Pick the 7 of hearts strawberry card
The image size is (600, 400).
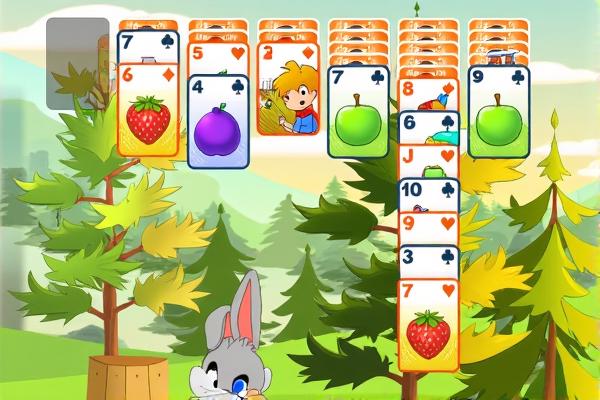pos(428,328)
